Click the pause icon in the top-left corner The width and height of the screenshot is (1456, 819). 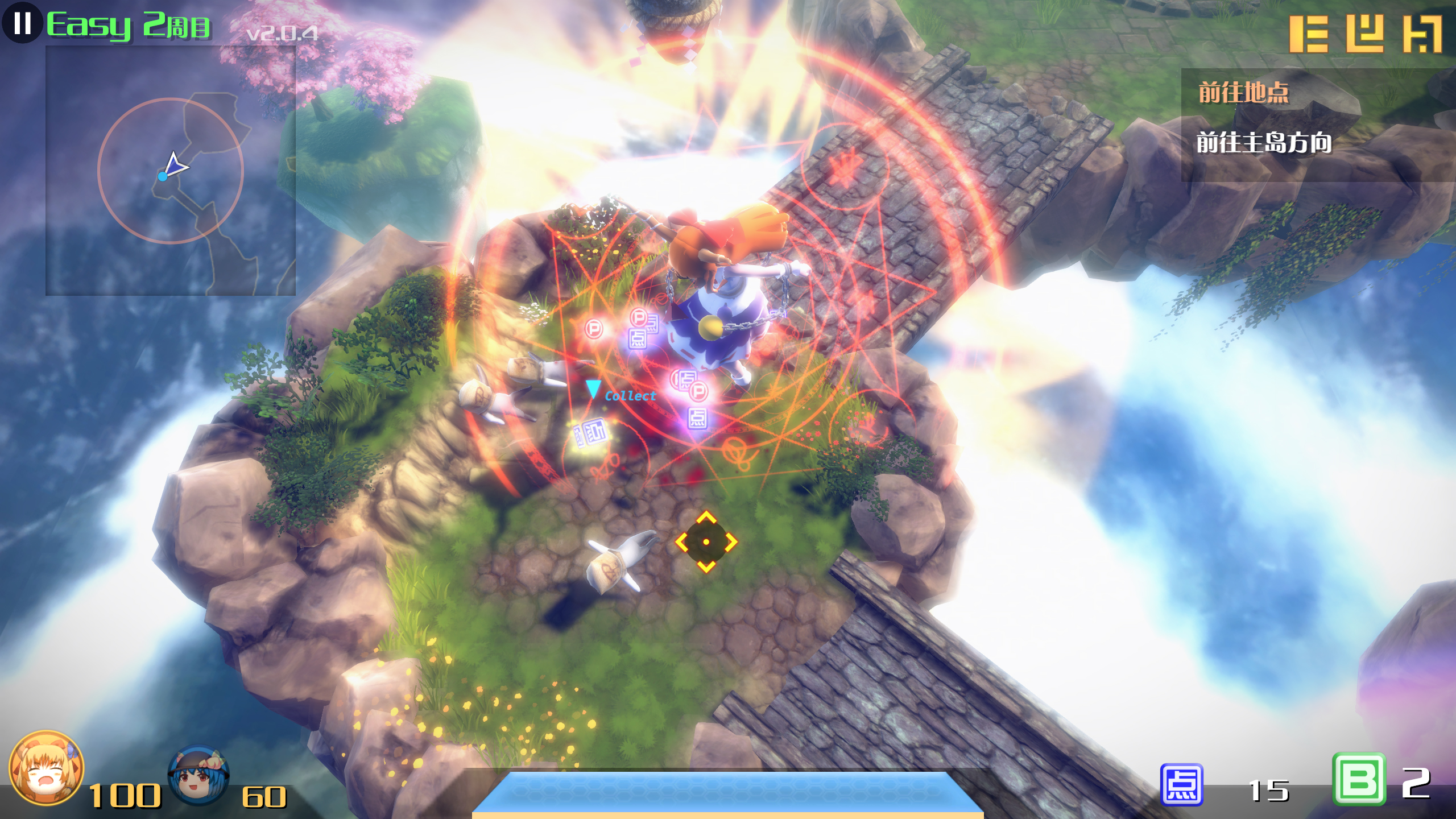[23, 24]
